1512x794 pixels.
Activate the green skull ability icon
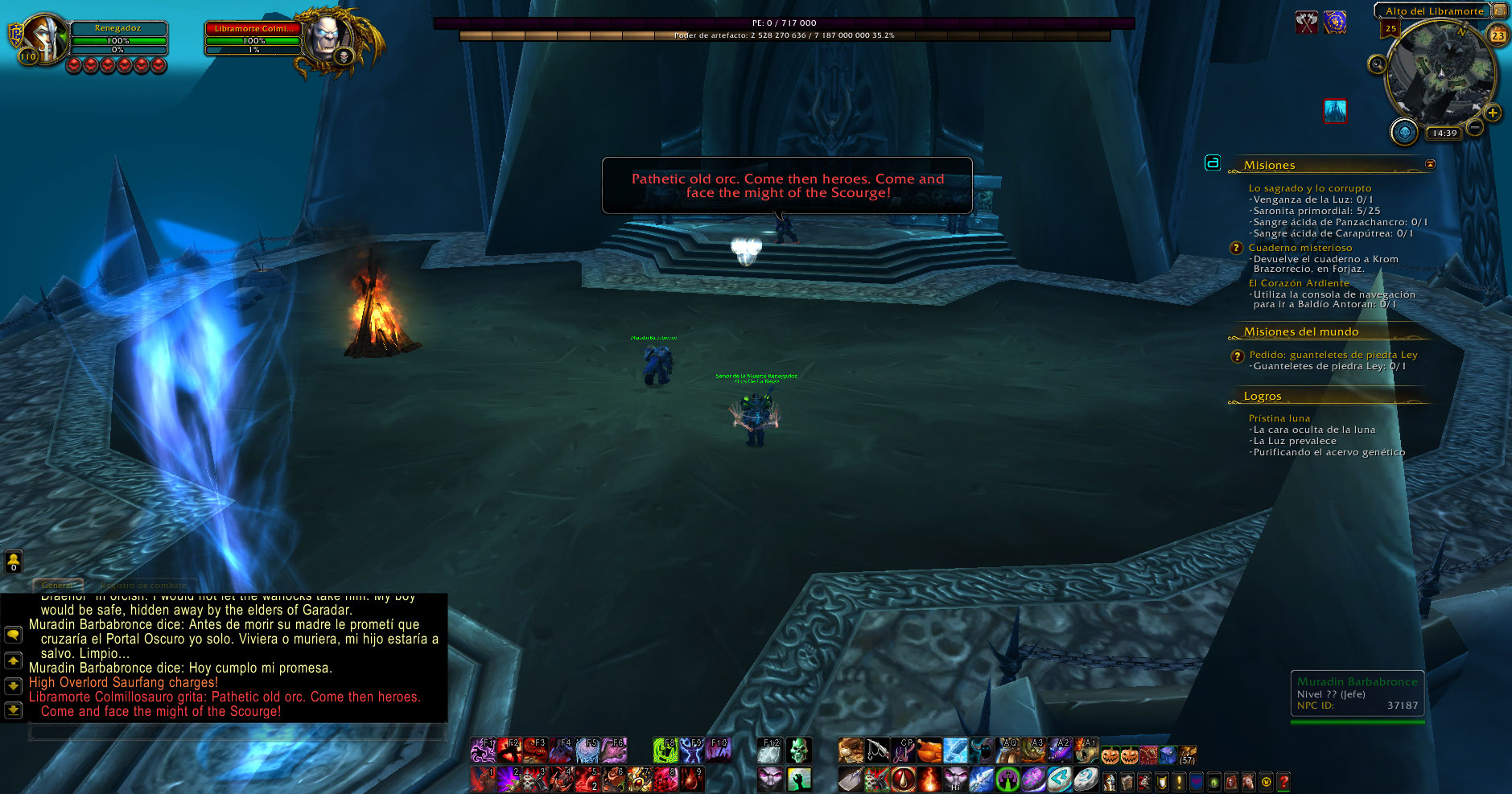coord(798,751)
